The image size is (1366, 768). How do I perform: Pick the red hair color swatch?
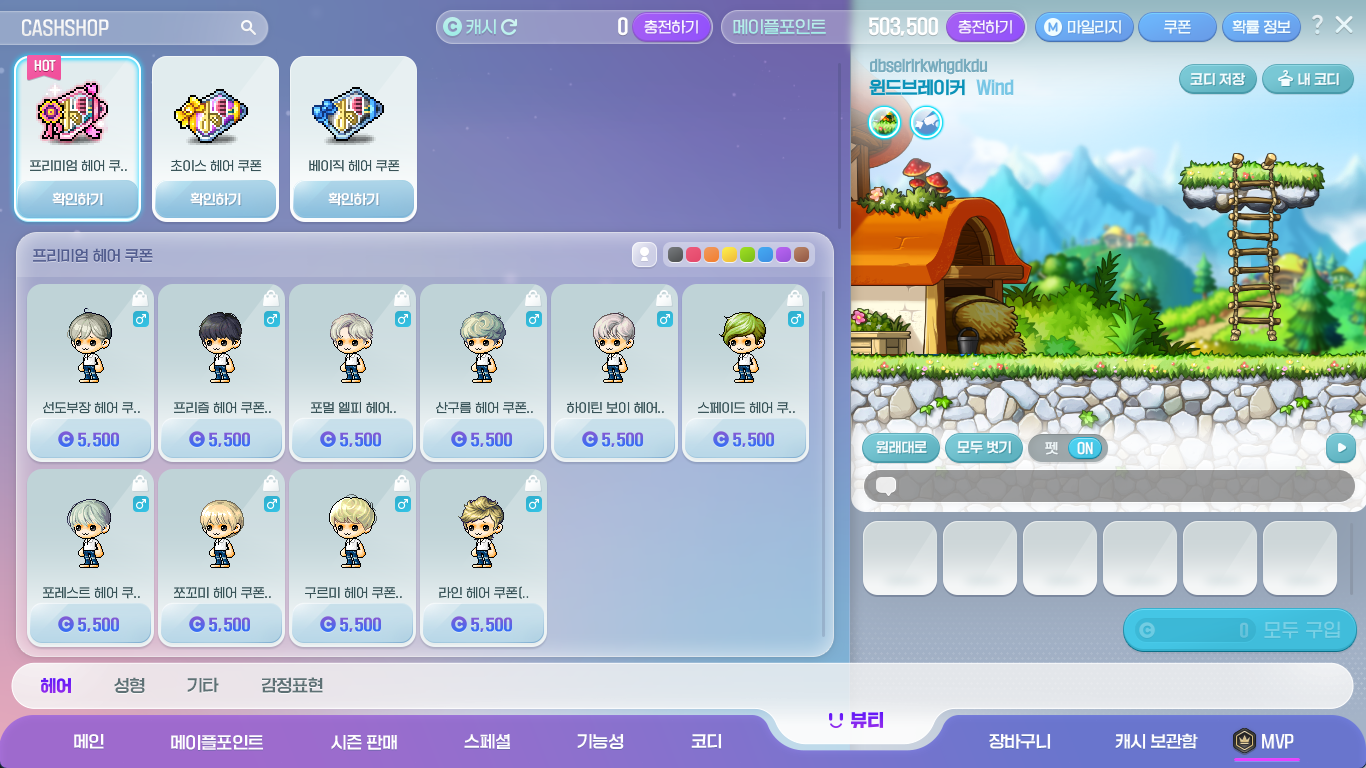pyautogui.click(x=693, y=255)
